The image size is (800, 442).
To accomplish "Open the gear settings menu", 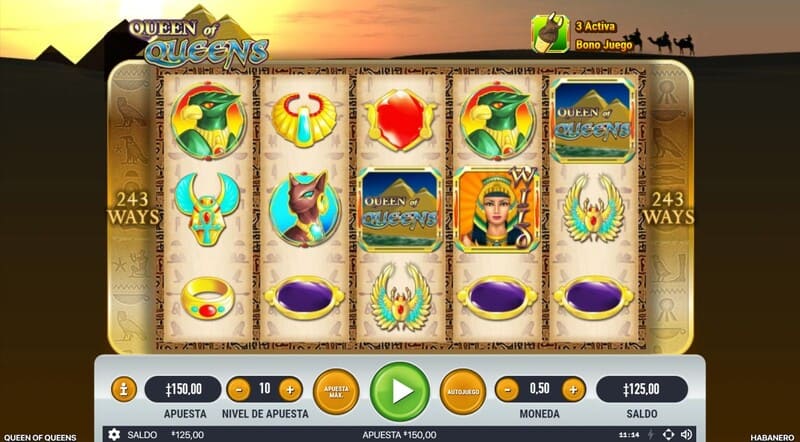I will point(114,435).
